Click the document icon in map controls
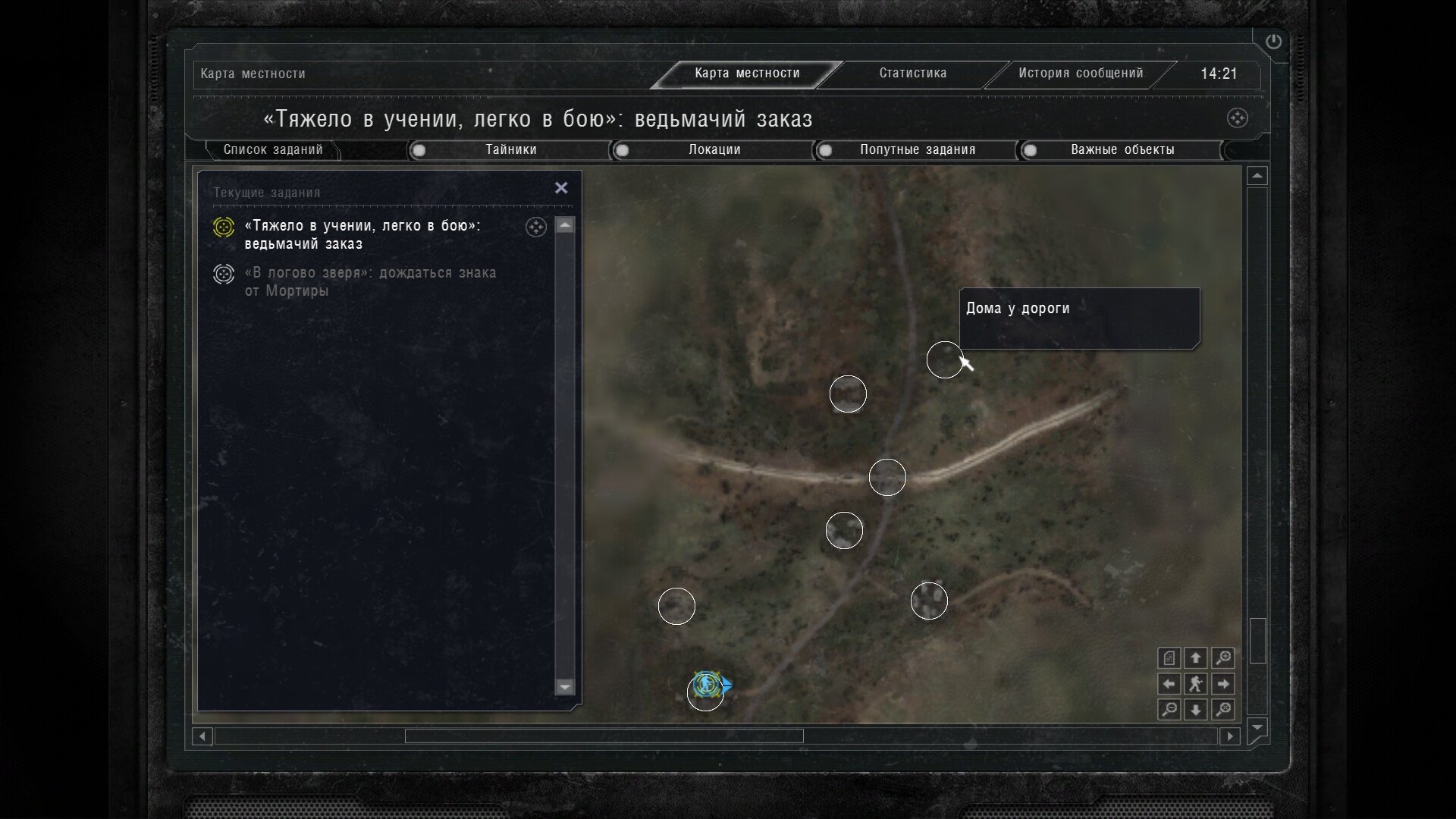Image resolution: width=1456 pixels, height=819 pixels. coord(1169,657)
